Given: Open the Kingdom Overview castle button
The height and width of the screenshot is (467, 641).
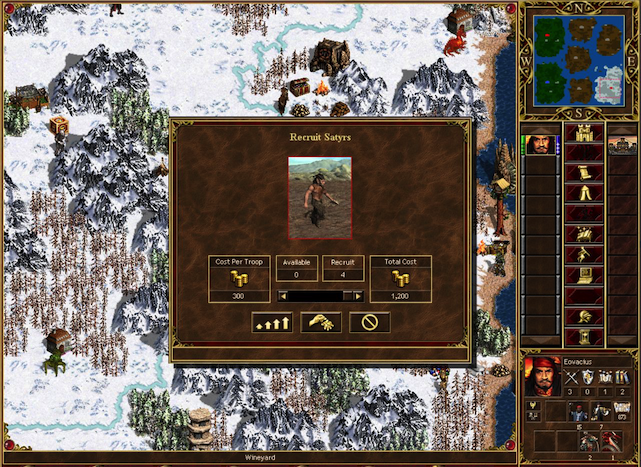Looking at the screenshot, I should (582, 133).
